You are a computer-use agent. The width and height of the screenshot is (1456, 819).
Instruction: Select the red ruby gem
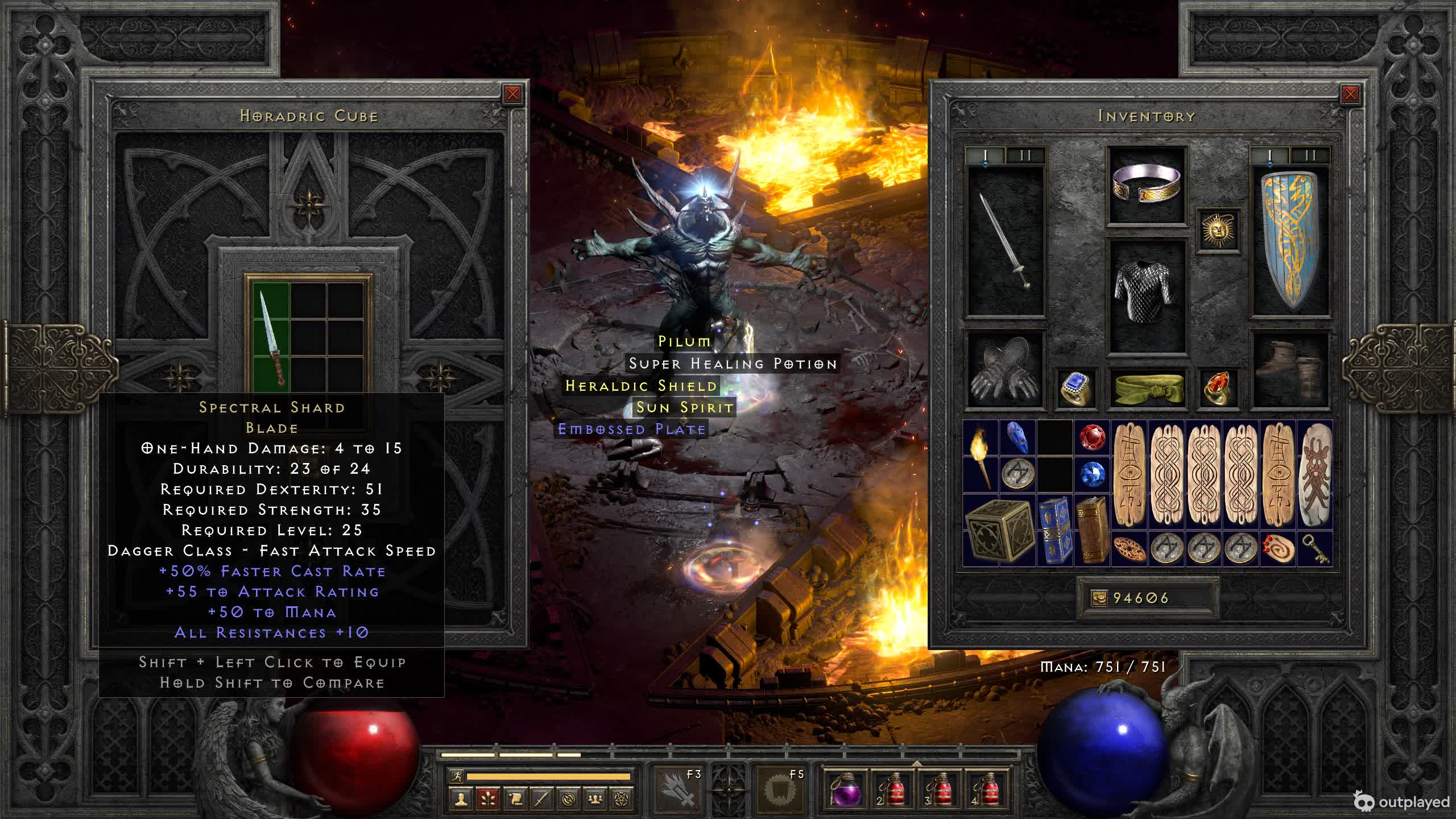click(x=1093, y=438)
